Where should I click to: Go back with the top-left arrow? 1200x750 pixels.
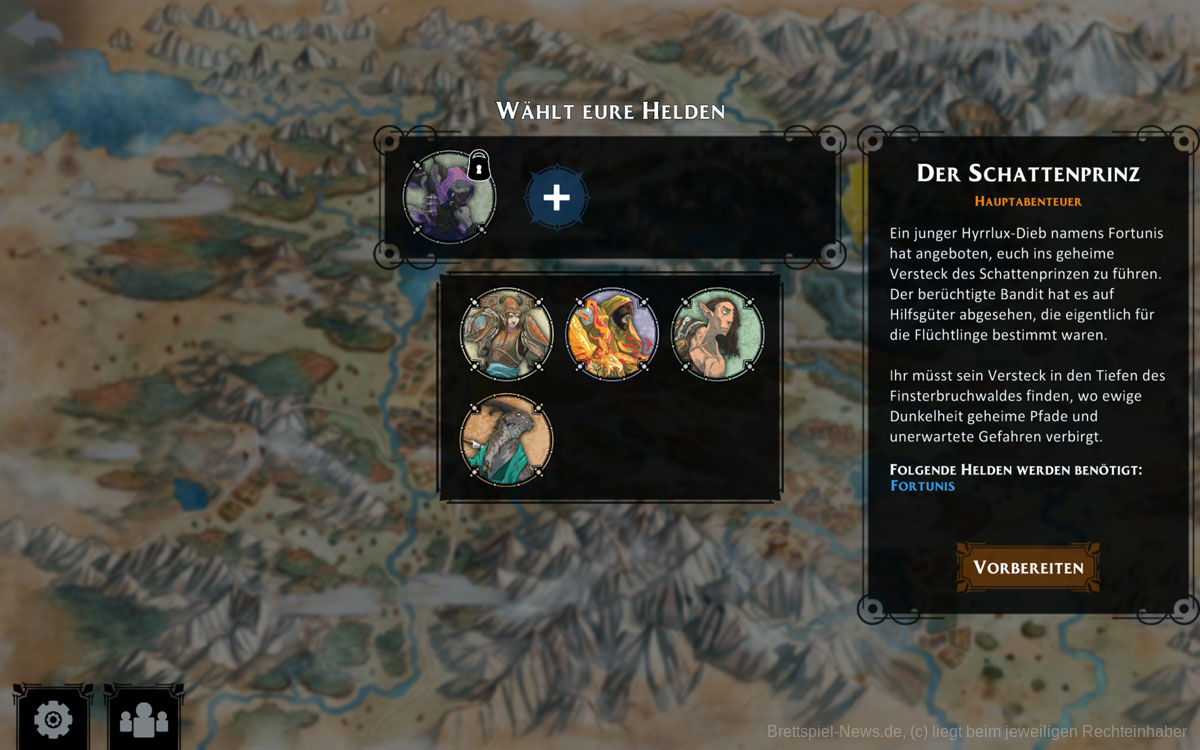(x=34, y=27)
